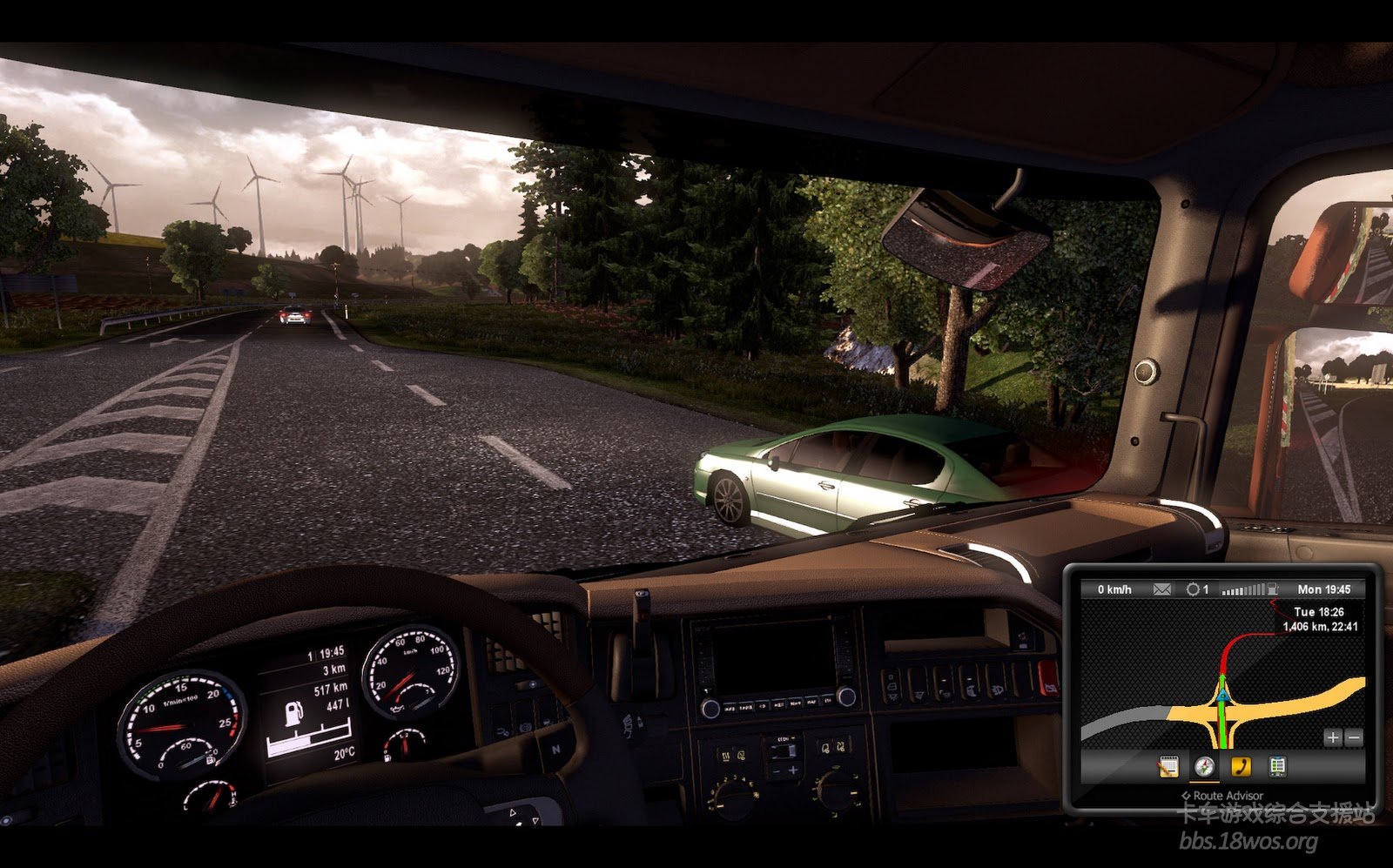
Task: Switch to the truck diagnostics list tab
Action: coord(1277,766)
